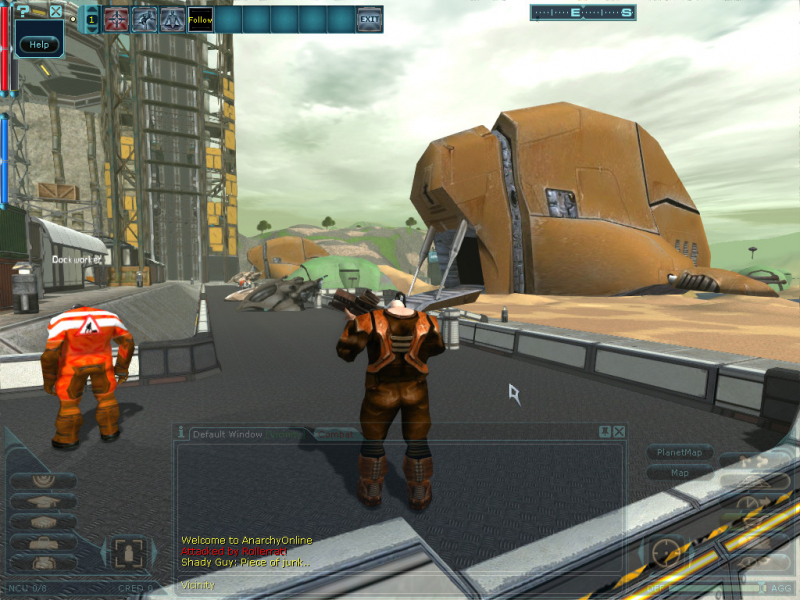The height and width of the screenshot is (600, 800).
Task: Open the chat window info icon
Action: 181,432
